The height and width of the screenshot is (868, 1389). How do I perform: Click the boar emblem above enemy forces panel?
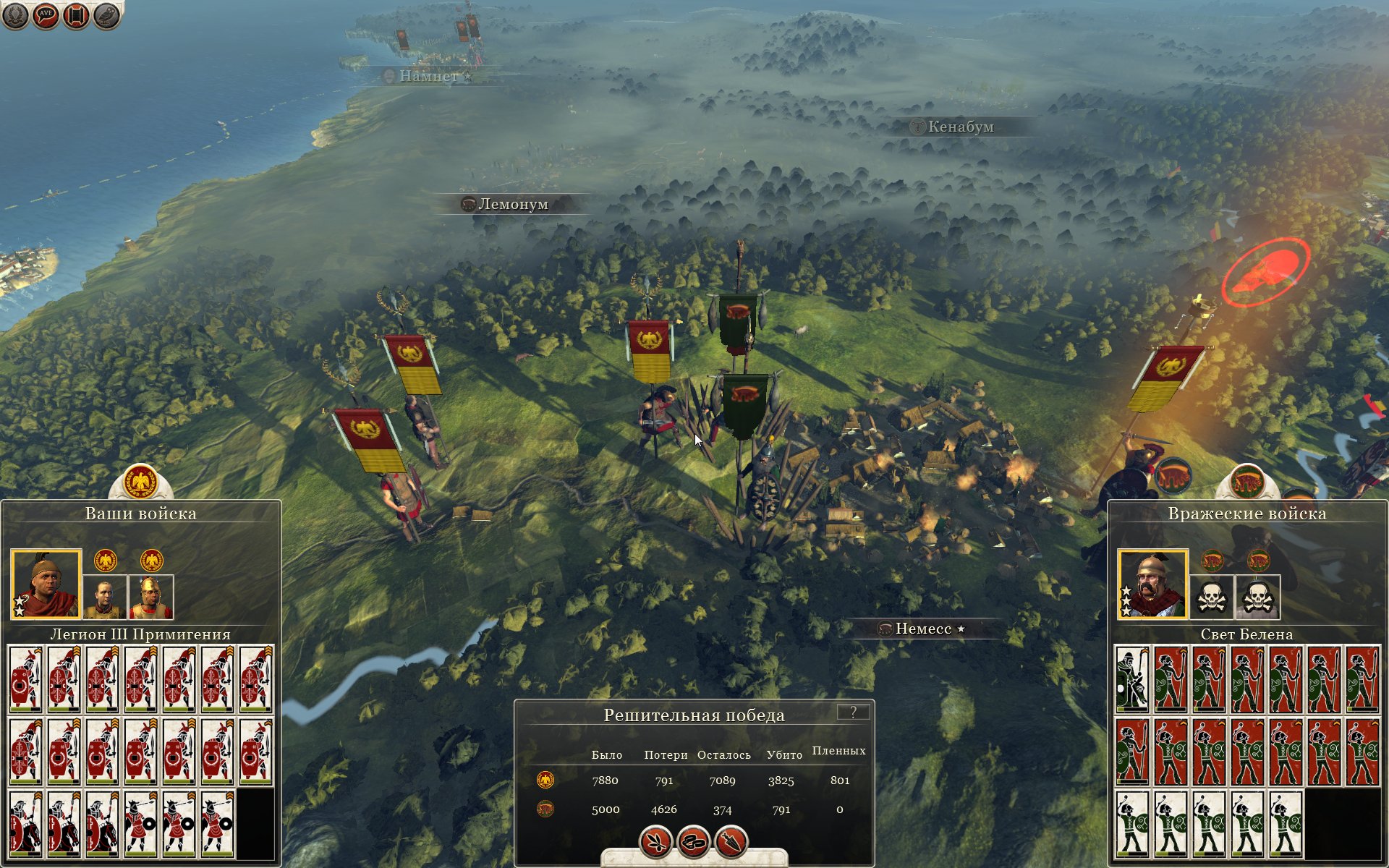pos(1246,482)
